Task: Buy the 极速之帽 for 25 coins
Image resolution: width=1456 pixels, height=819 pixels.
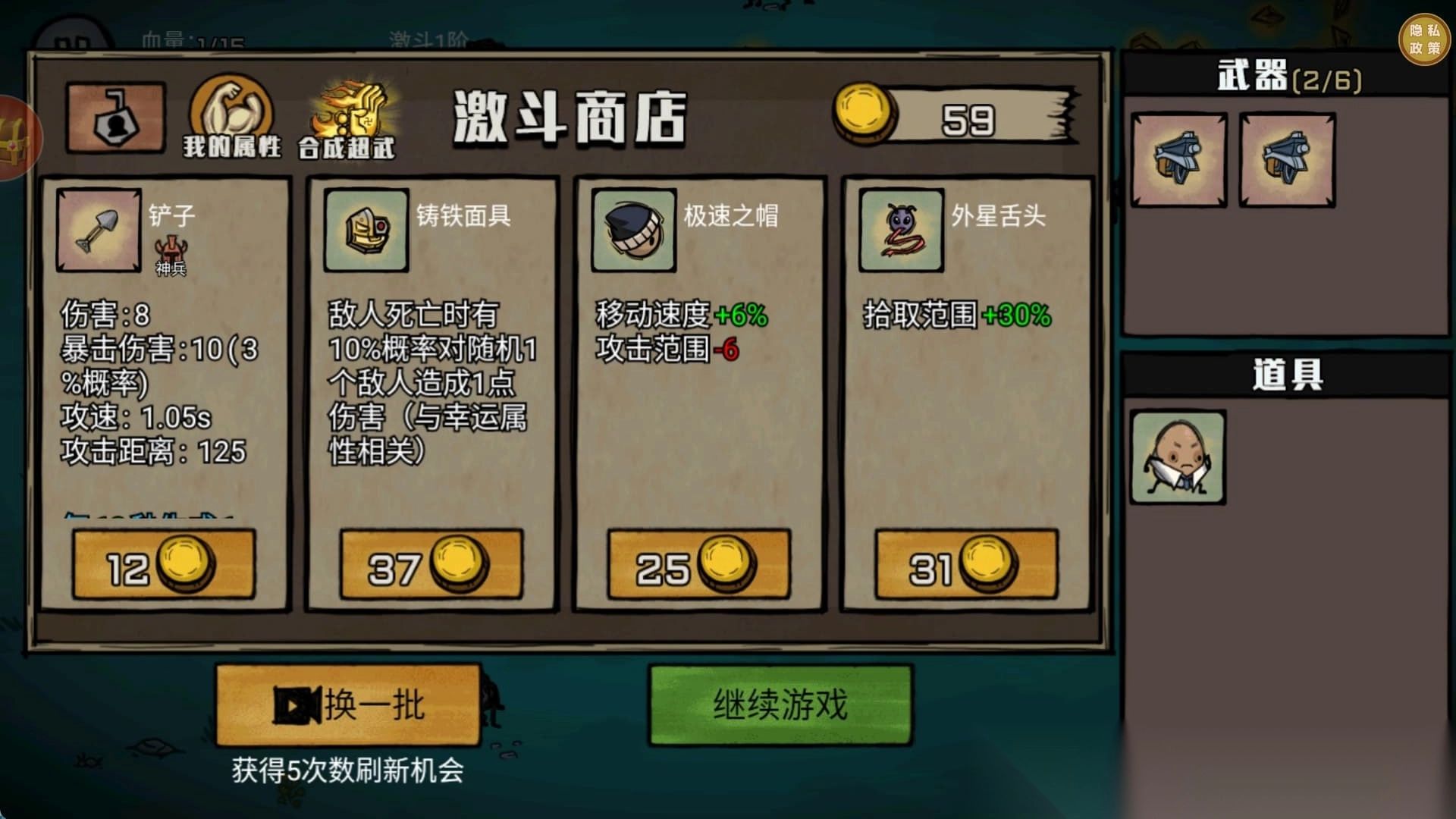Action: click(x=696, y=563)
